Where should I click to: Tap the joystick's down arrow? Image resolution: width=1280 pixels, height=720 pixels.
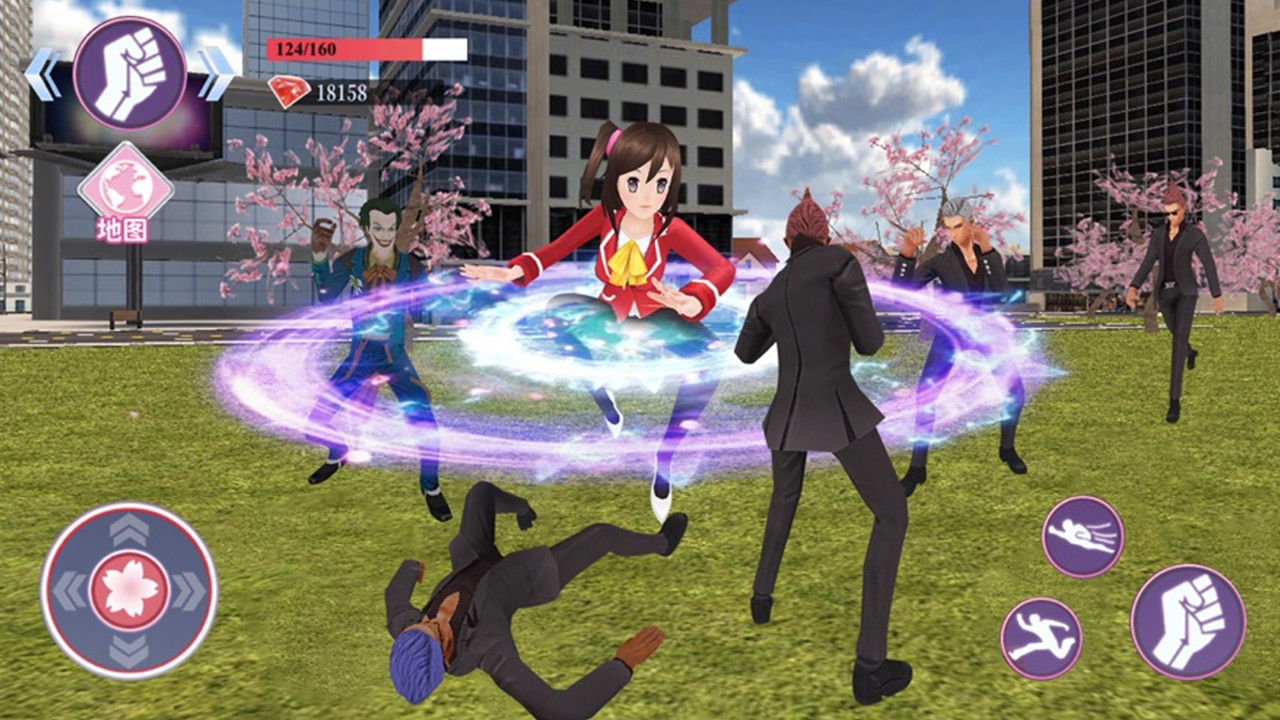pos(129,652)
